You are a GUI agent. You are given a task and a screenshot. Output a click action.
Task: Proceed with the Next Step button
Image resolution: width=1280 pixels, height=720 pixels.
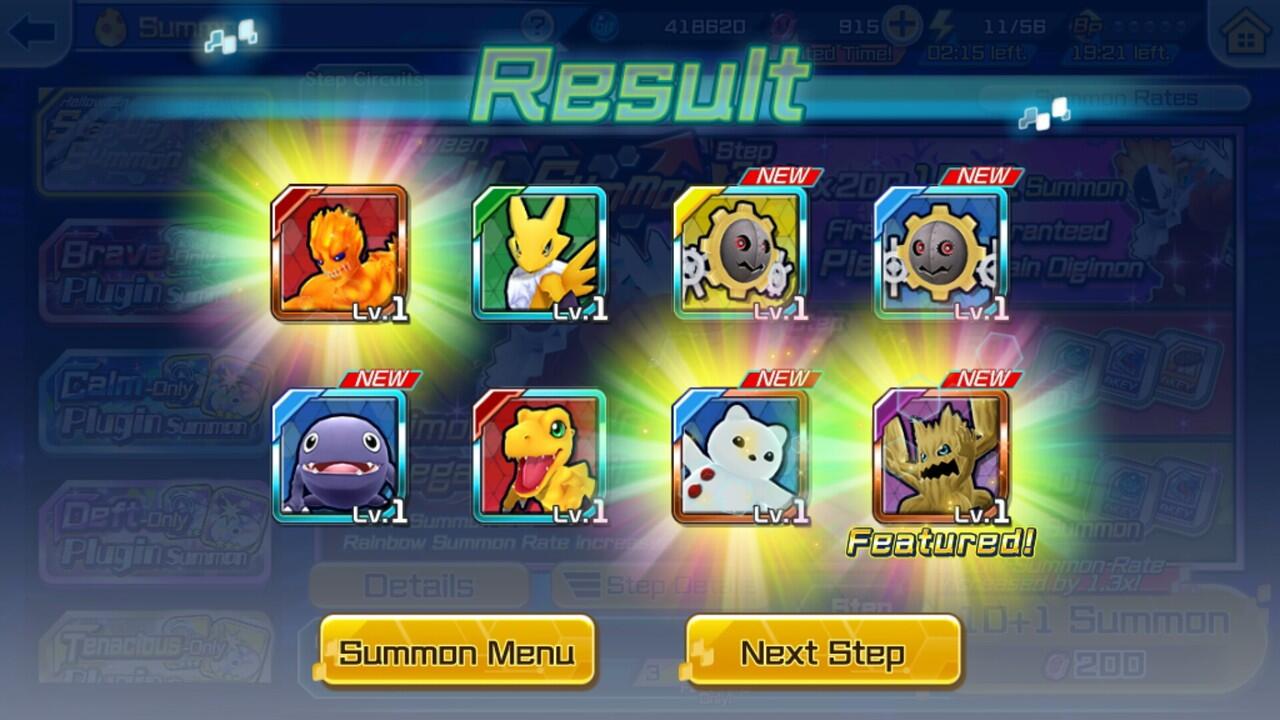click(x=823, y=653)
